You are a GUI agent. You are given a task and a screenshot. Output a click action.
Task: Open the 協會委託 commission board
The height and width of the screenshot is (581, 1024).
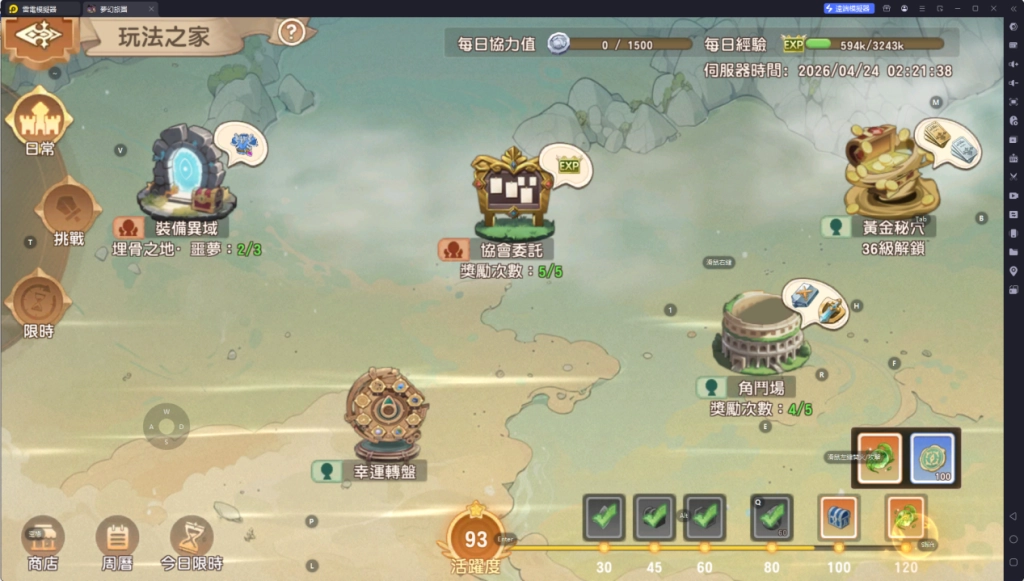coord(511,197)
